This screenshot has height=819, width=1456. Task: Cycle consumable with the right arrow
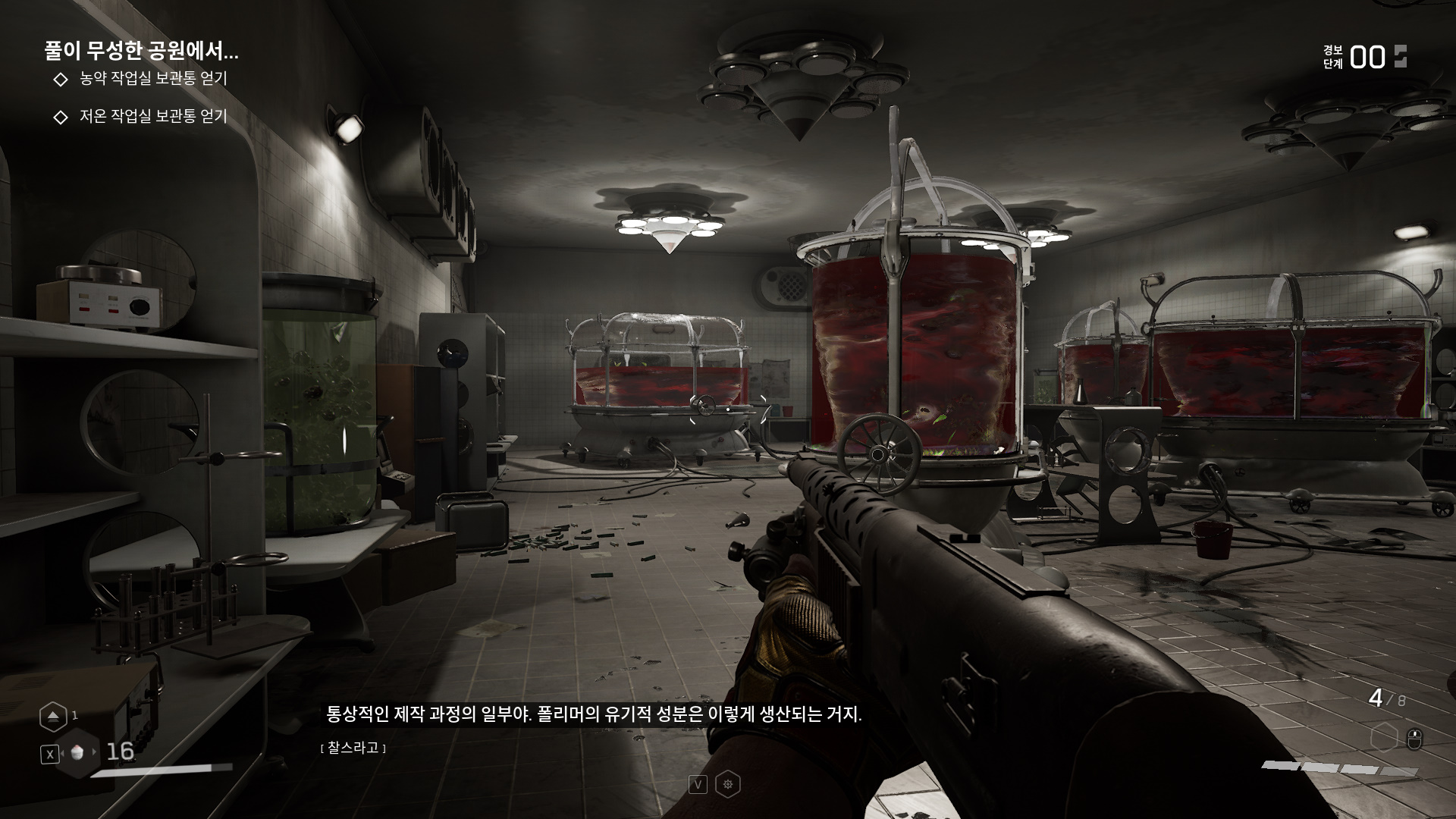[95, 752]
